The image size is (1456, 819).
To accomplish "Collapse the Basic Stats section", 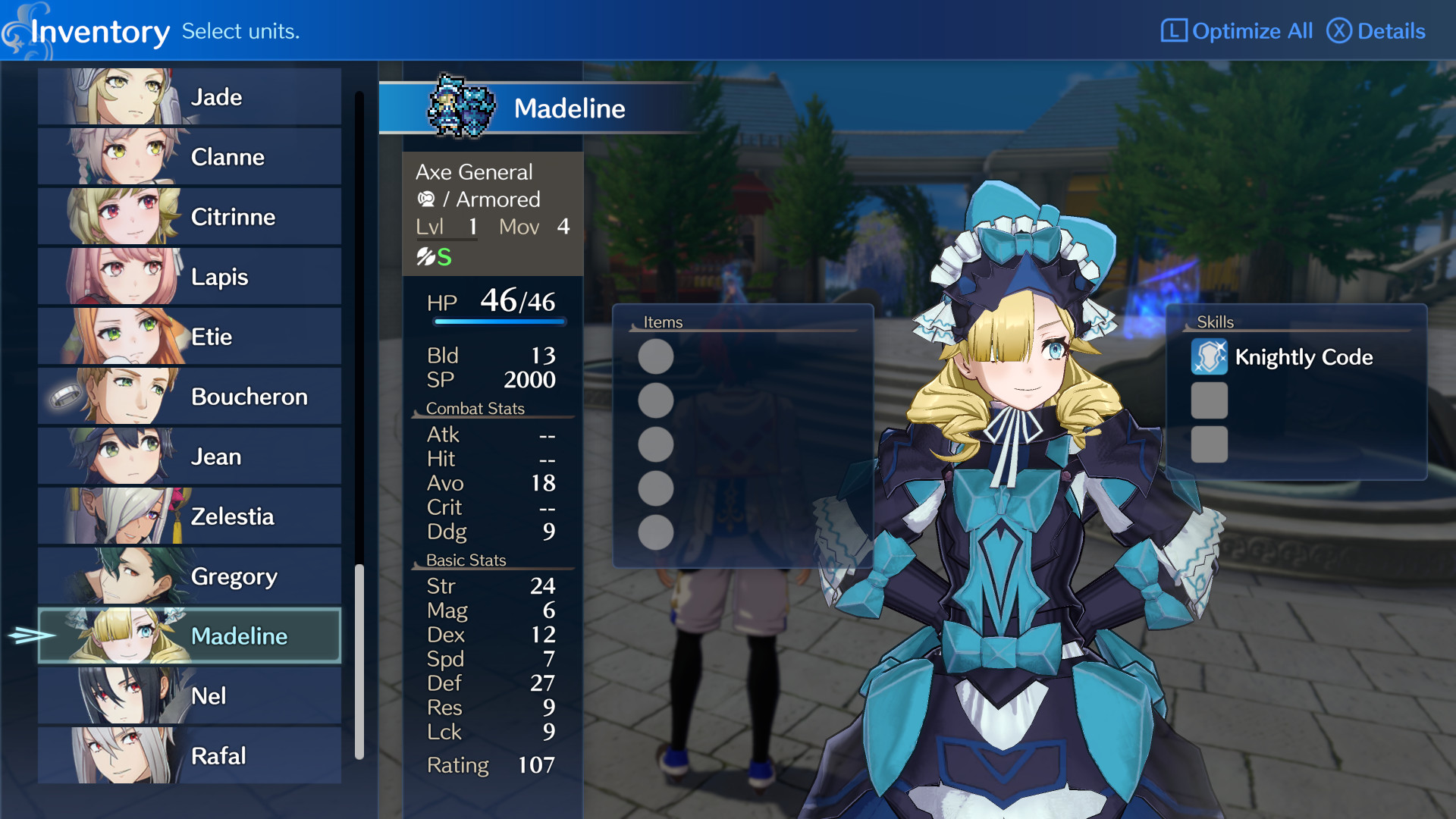I will 466,560.
